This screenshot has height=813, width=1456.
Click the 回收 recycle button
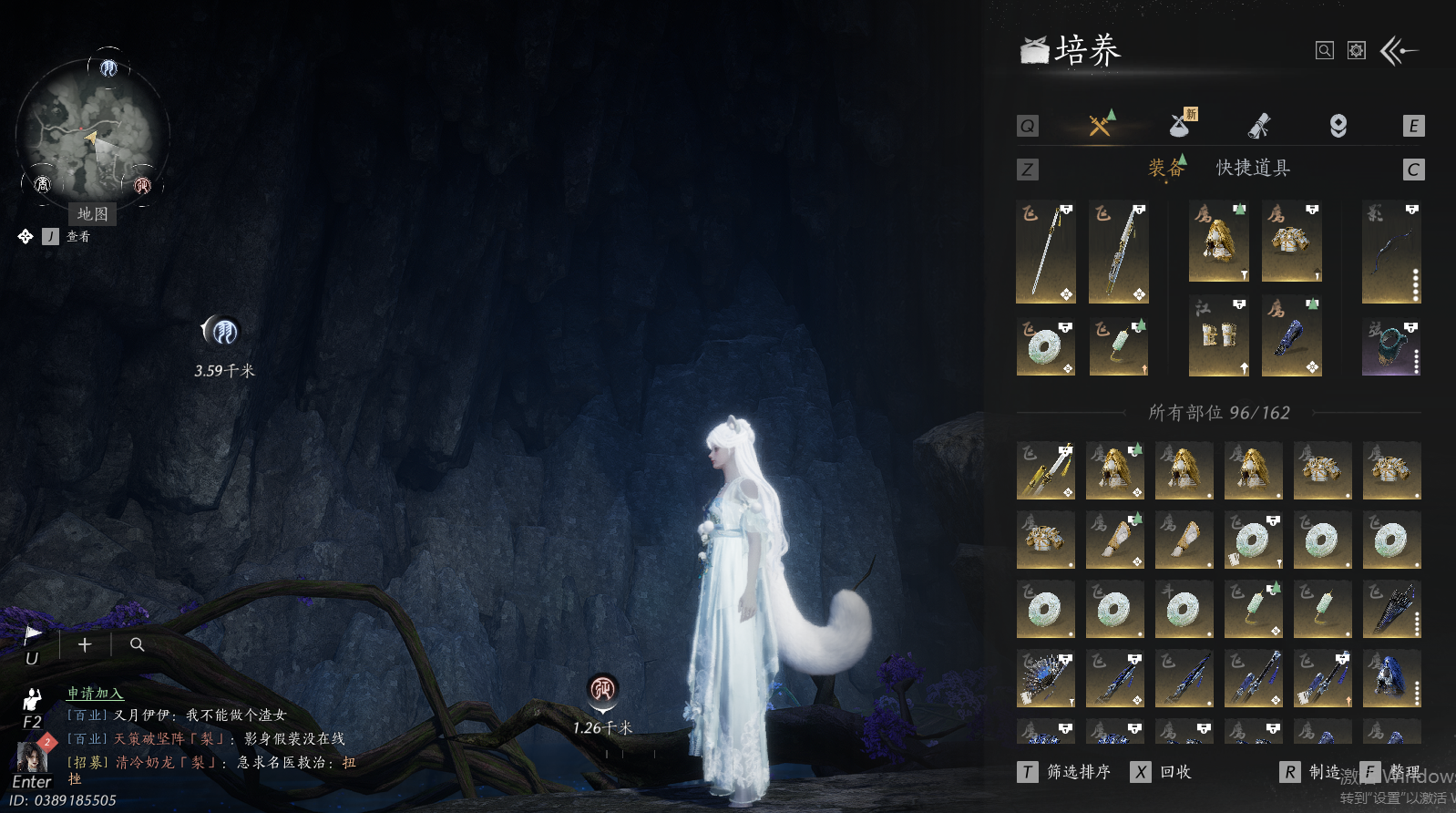click(1164, 772)
